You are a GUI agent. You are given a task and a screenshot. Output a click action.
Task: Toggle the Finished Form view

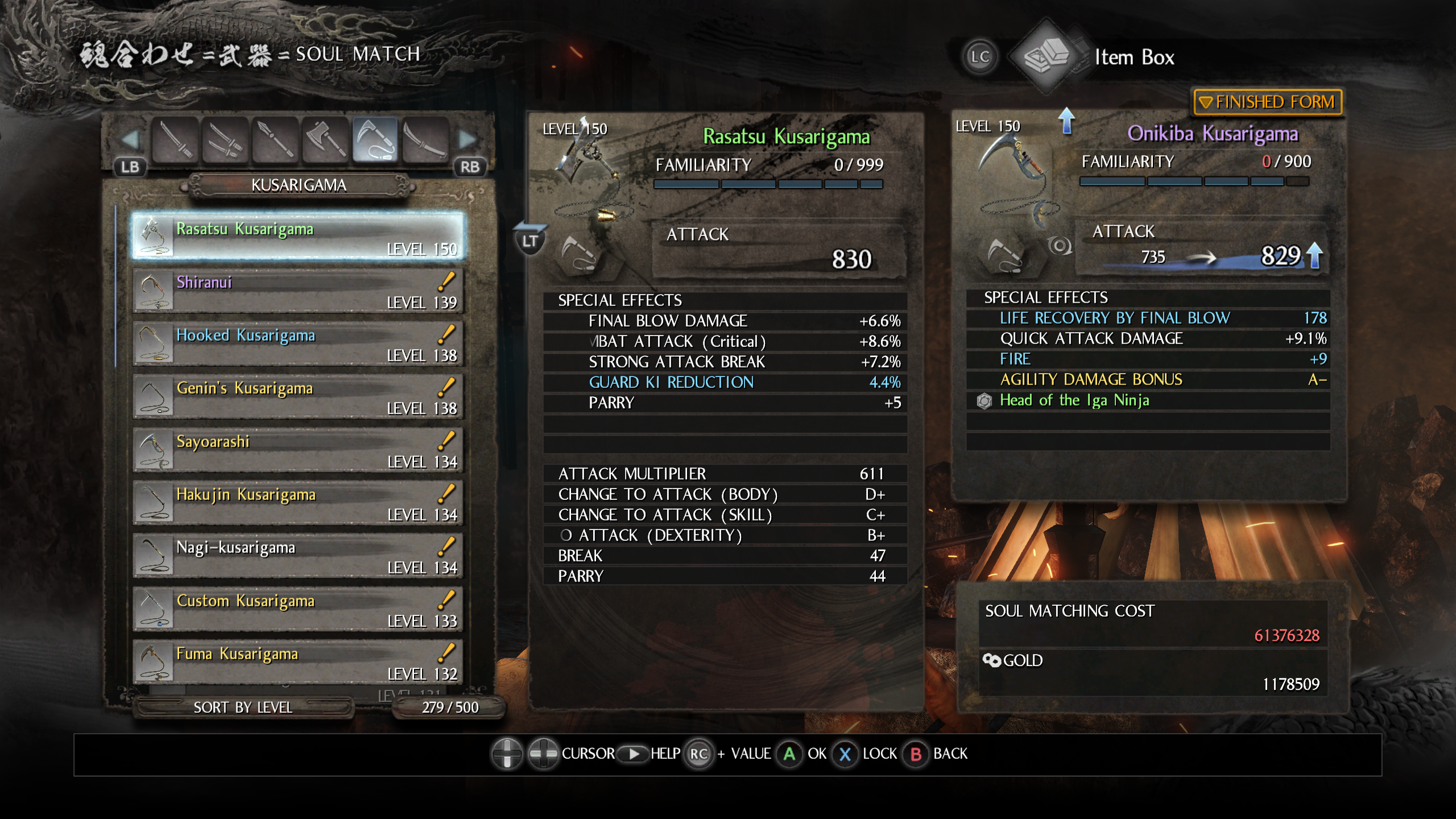[1268, 102]
